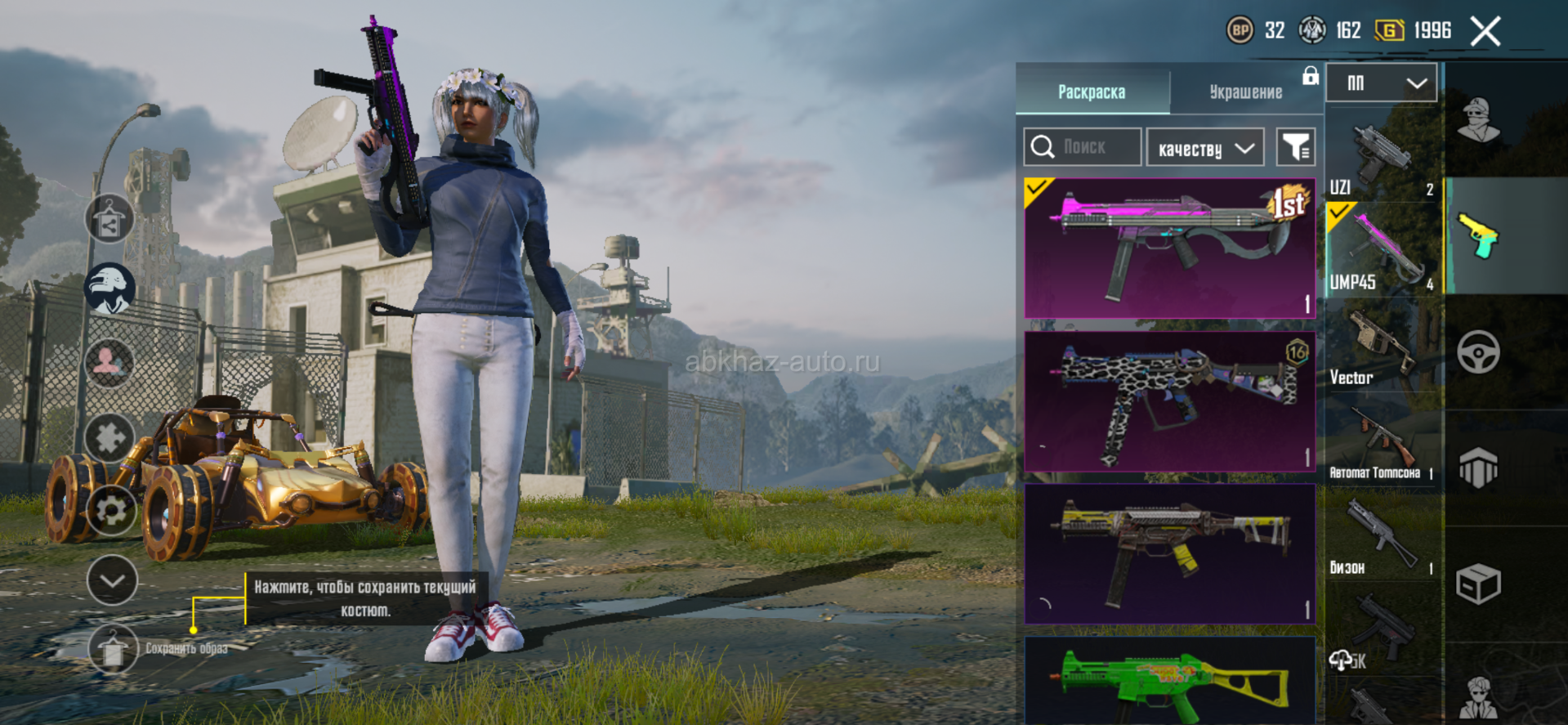Open the качеству sort dropdown

[x=1205, y=148]
